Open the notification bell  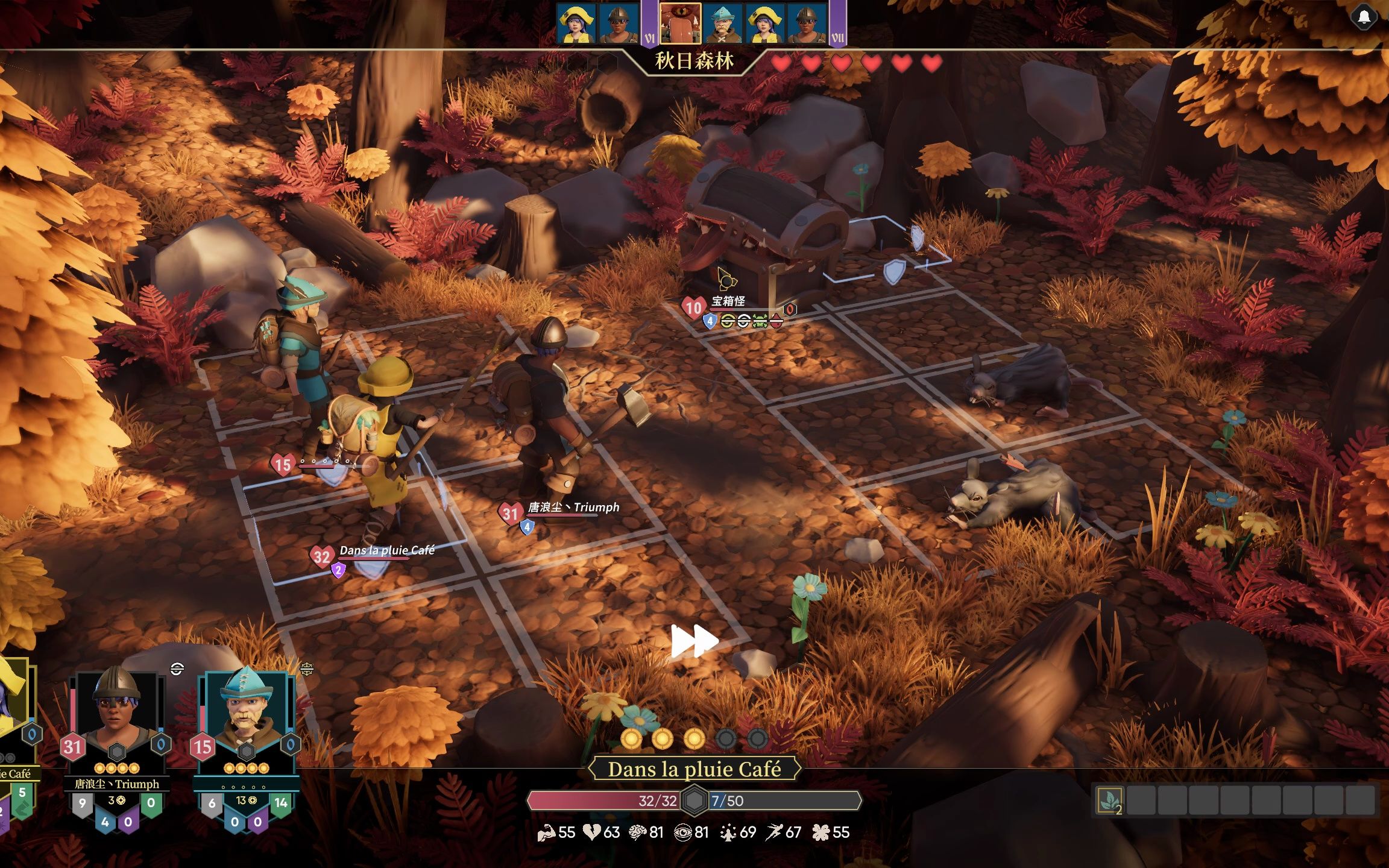[1364, 17]
